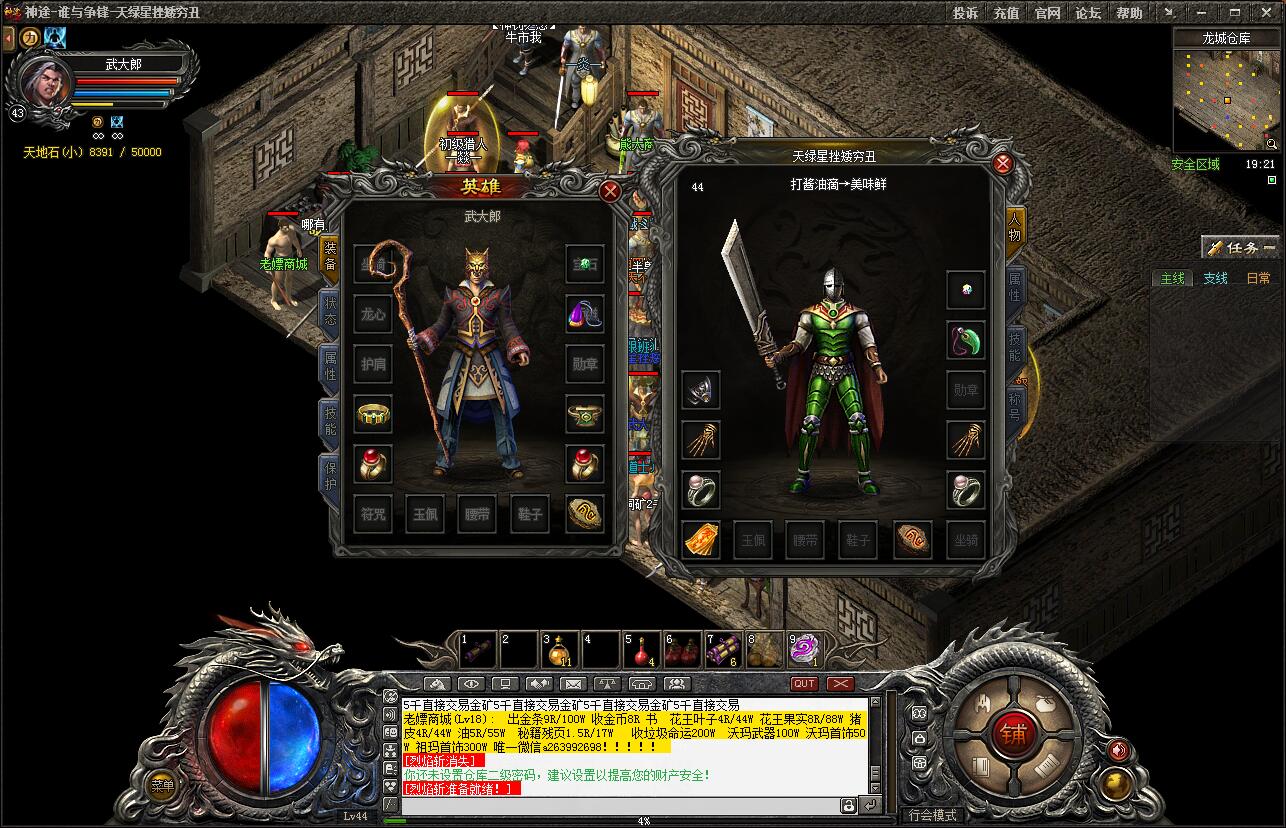Show the character's 称号 title tab
The width and height of the screenshot is (1286, 828).
point(1015,405)
